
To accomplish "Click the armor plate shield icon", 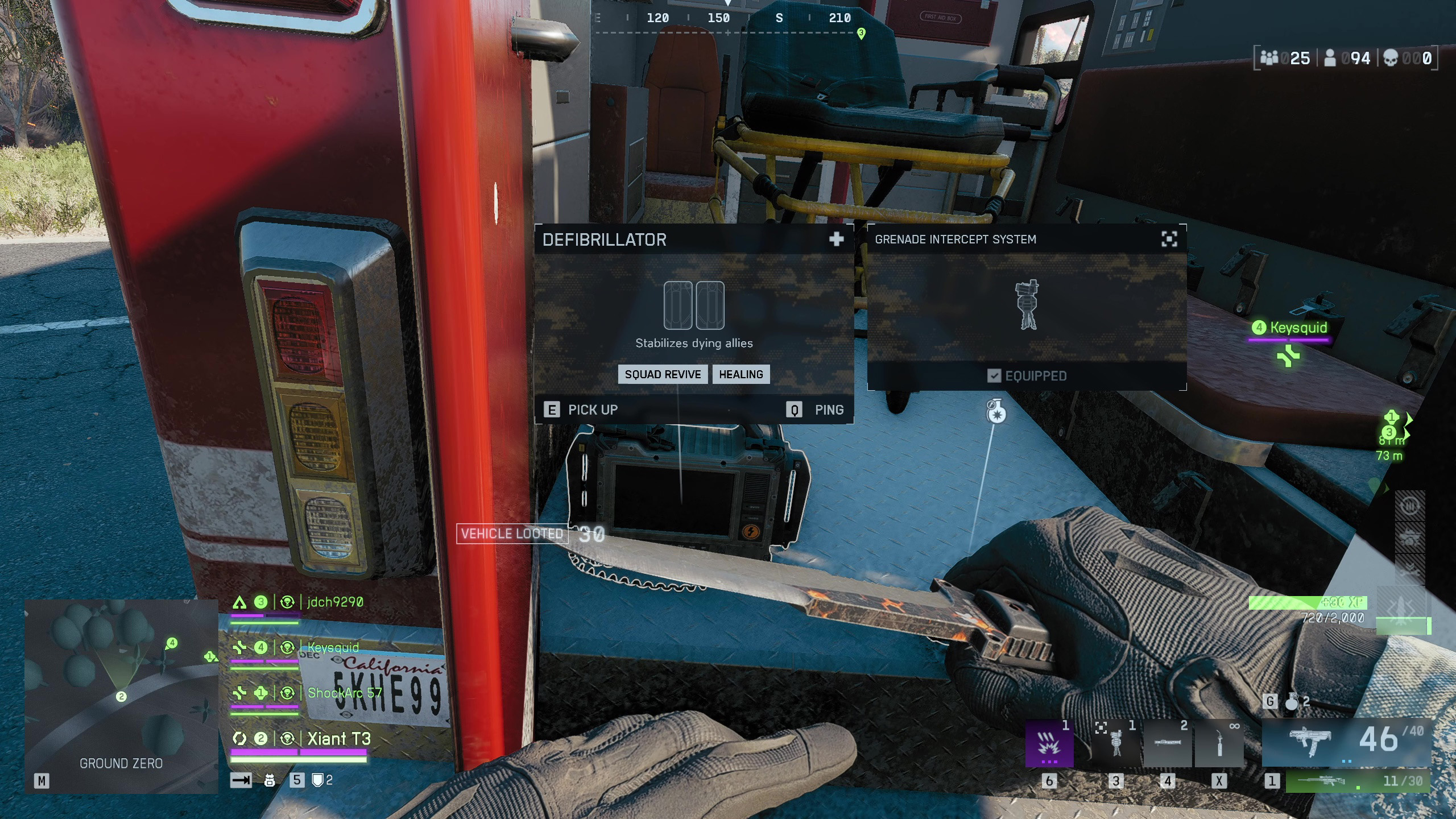I will [318, 780].
